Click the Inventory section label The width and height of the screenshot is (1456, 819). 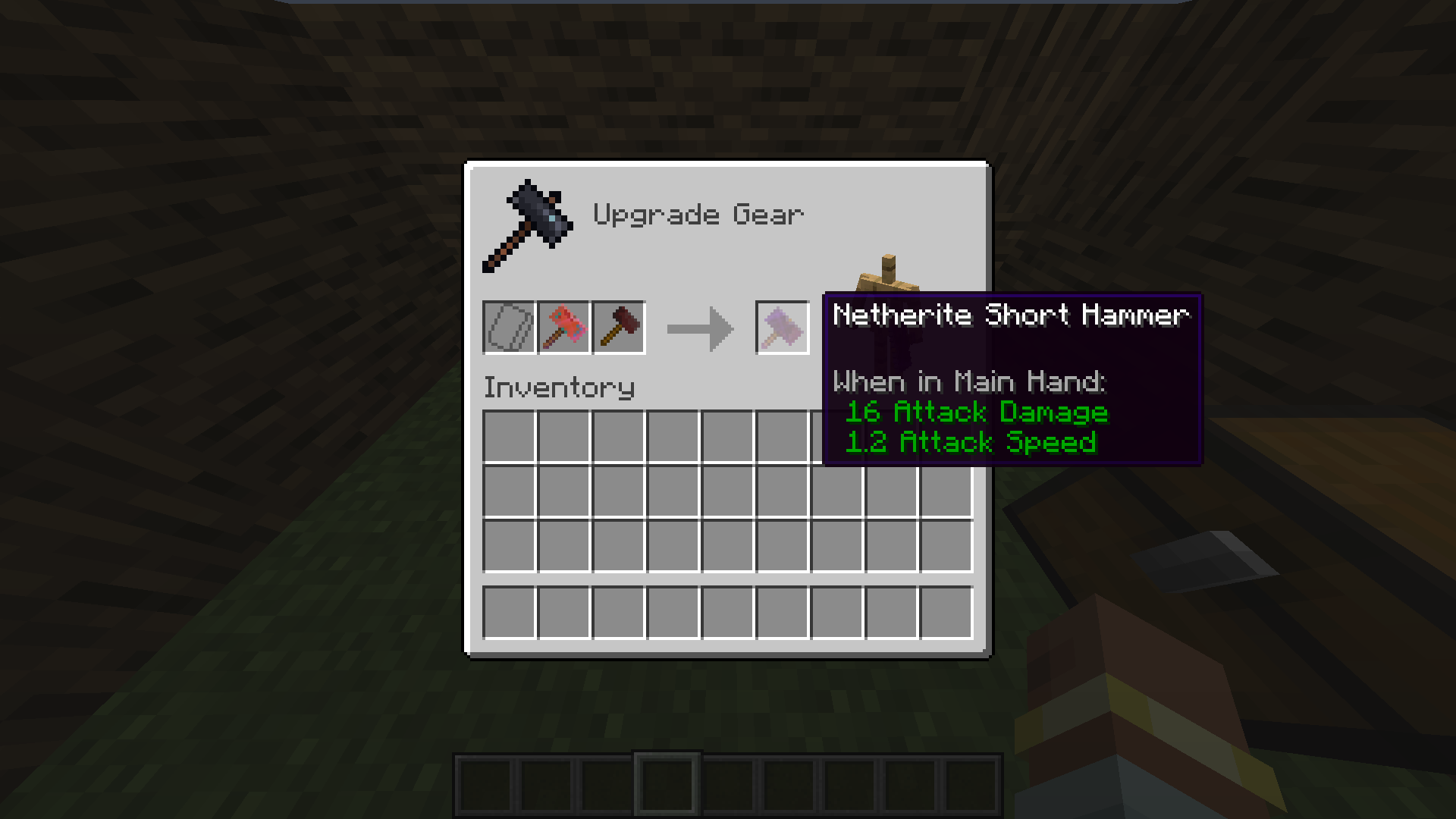(x=559, y=387)
